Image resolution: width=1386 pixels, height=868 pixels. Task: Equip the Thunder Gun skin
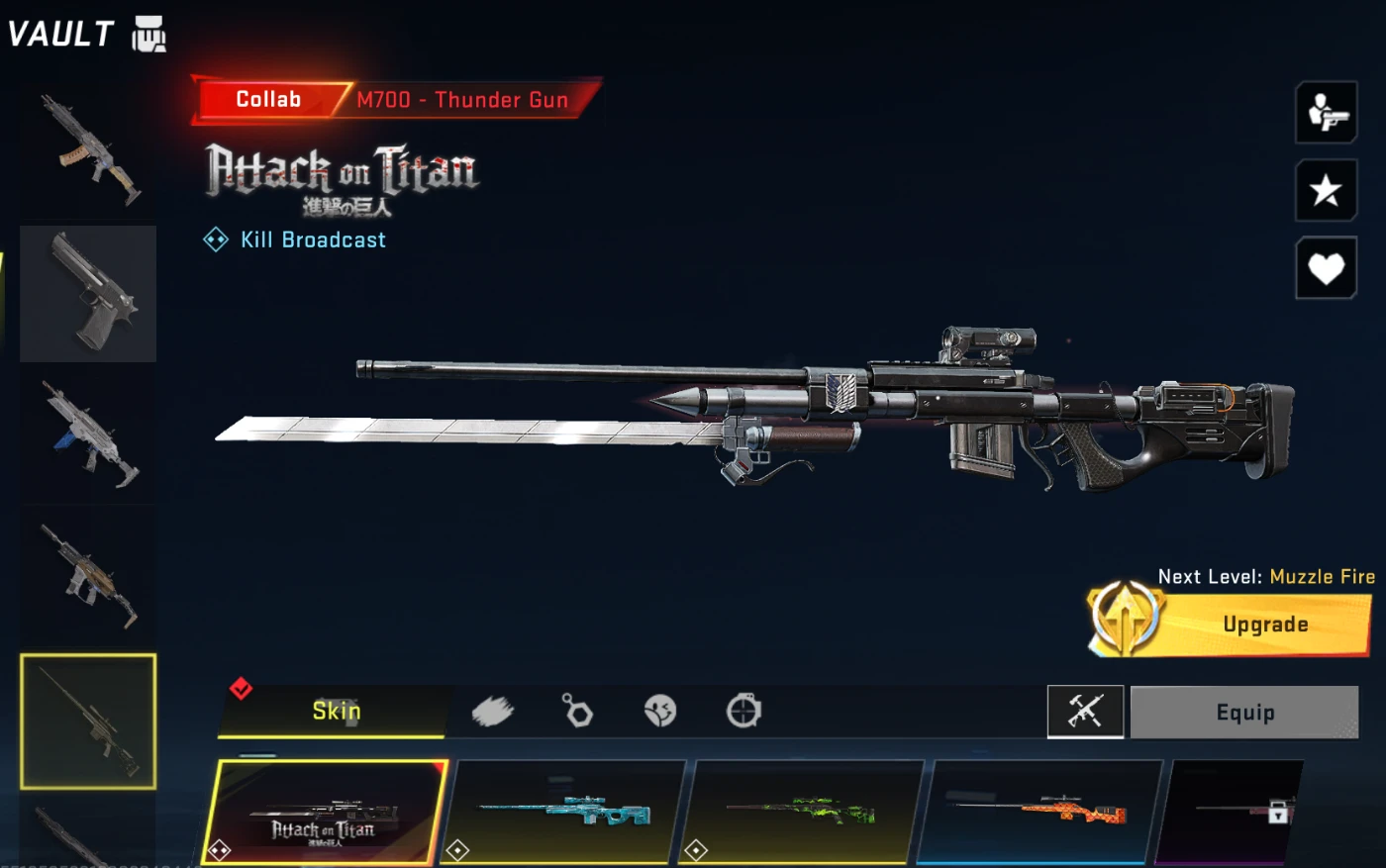[1244, 712]
